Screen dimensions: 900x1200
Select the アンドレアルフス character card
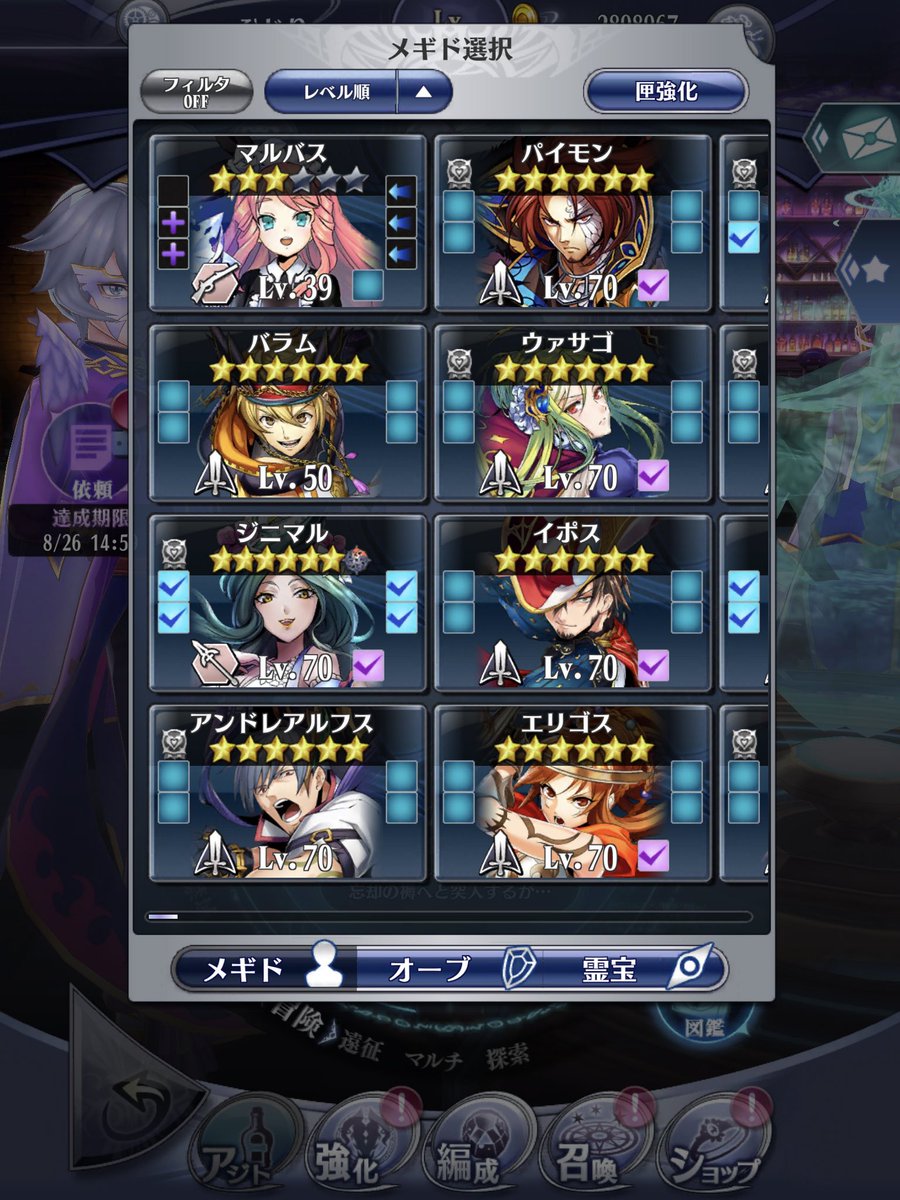click(x=288, y=793)
